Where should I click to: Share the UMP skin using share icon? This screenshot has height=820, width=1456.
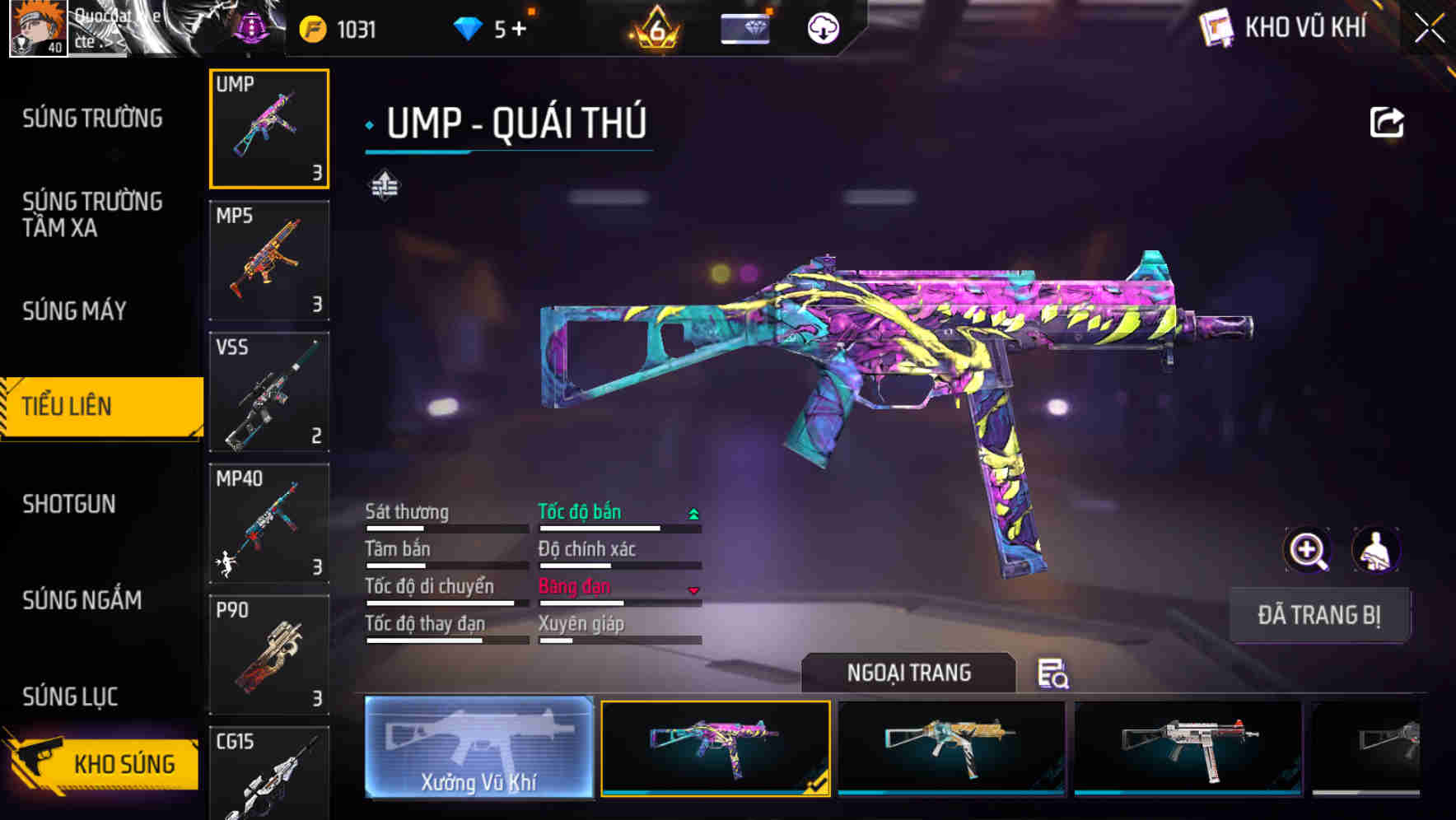pyautogui.click(x=1386, y=123)
